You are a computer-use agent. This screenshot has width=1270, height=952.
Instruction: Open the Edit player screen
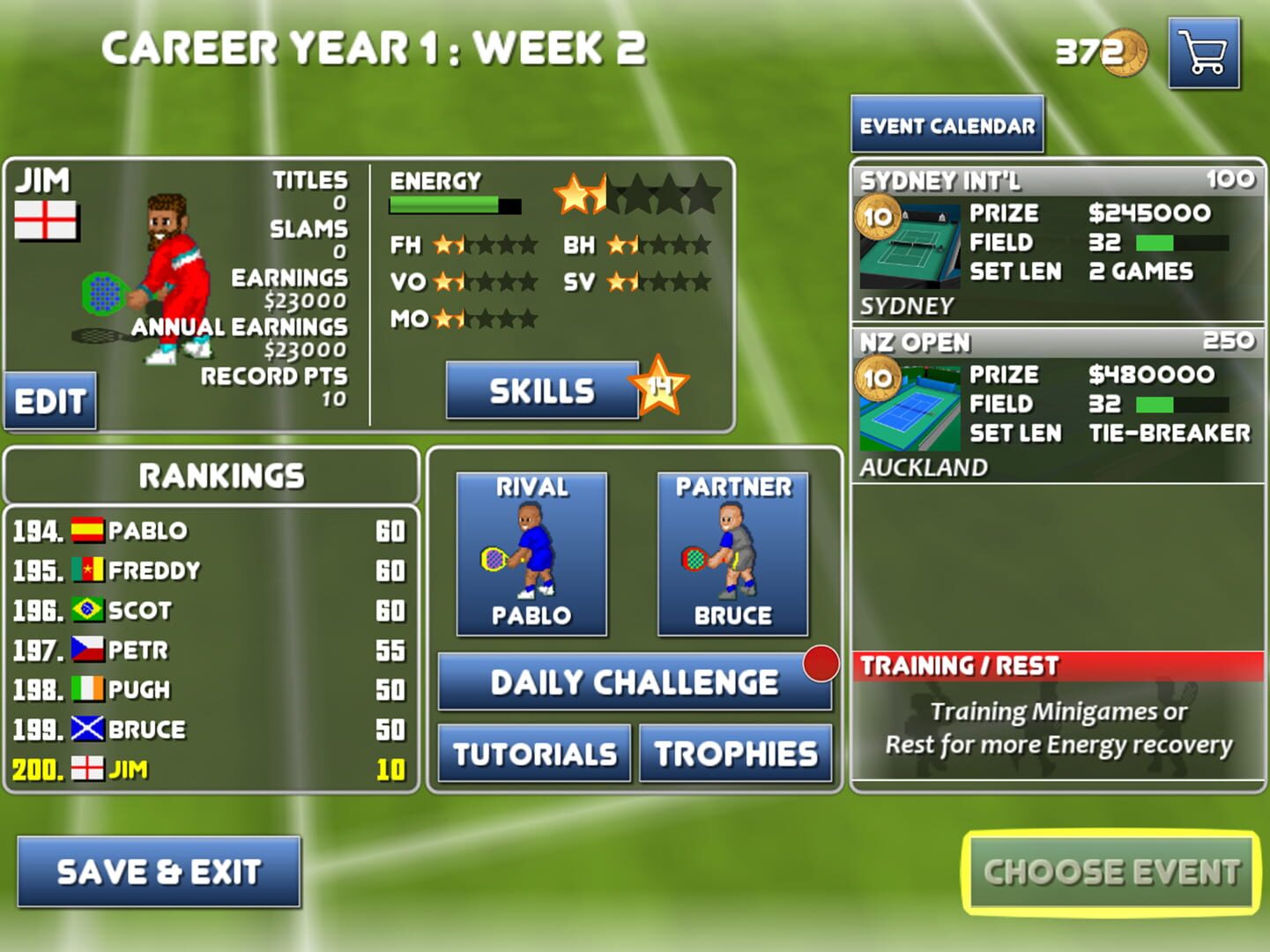pos(50,401)
